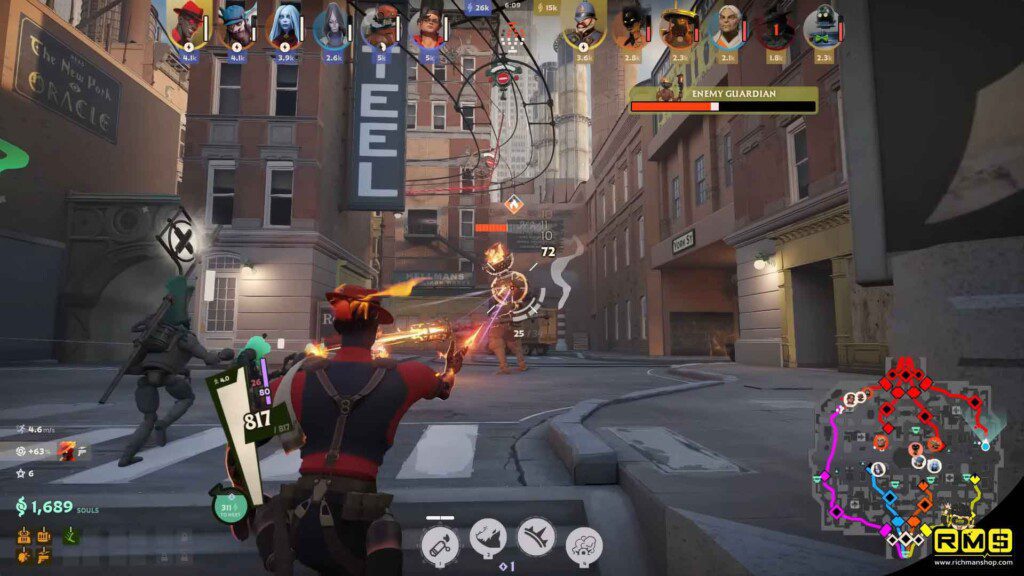Screen dimensions: 1024x576
Task: Activate the smoke cloud ultimate ability
Action: [x=584, y=545]
